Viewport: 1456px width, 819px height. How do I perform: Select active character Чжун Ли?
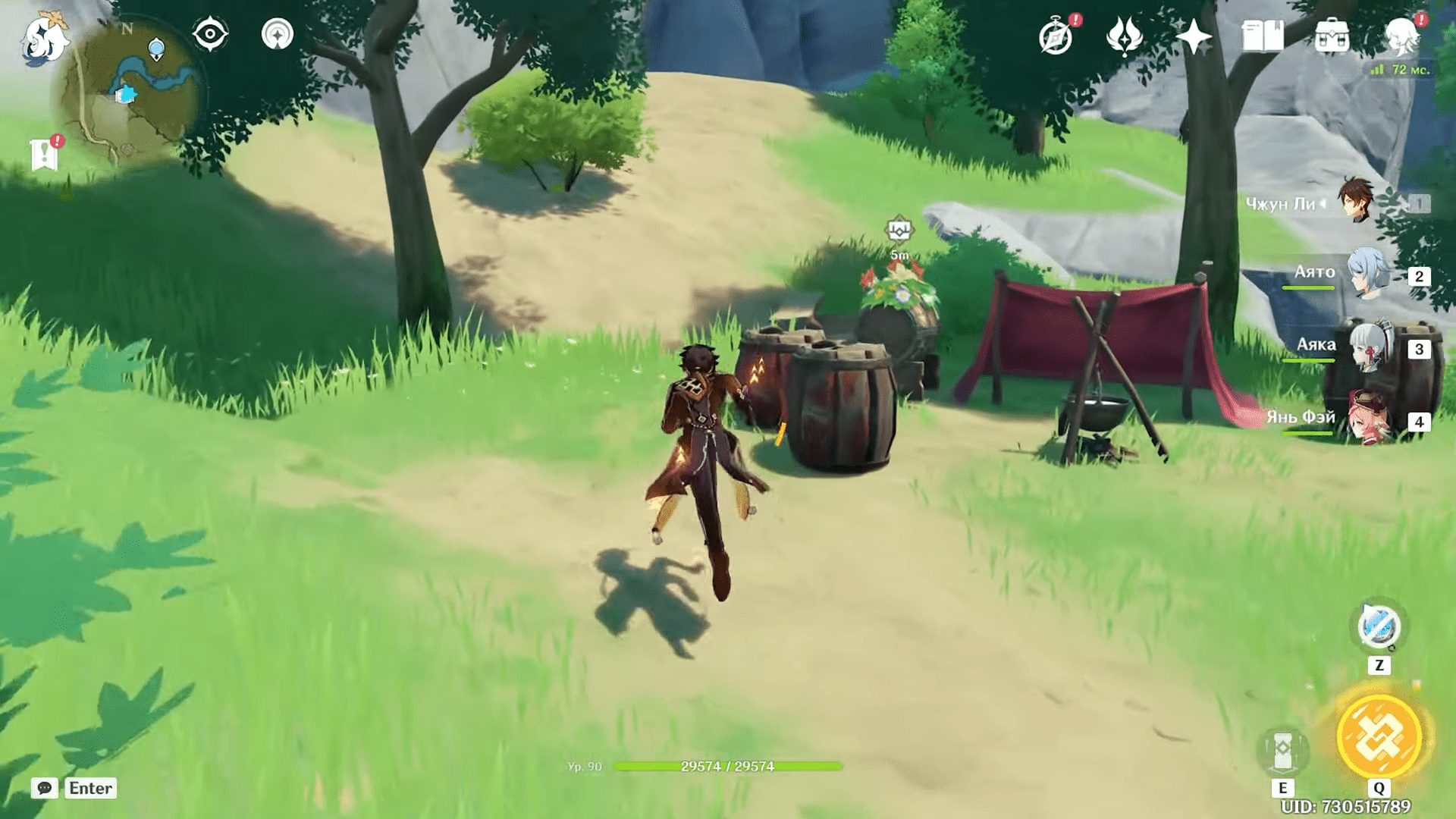[x=1356, y=202]
